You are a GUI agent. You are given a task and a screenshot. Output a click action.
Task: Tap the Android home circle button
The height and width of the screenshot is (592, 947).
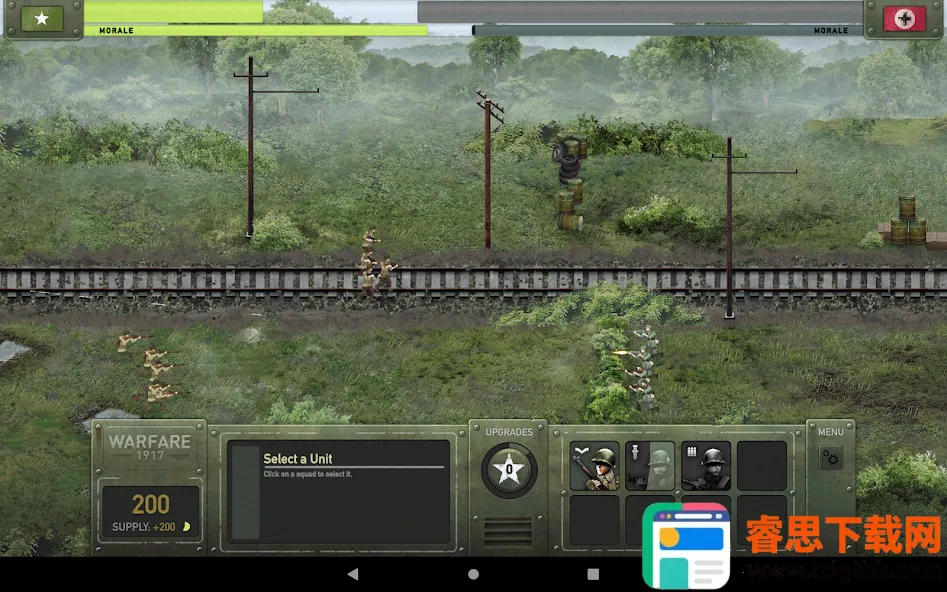(473, 574)
